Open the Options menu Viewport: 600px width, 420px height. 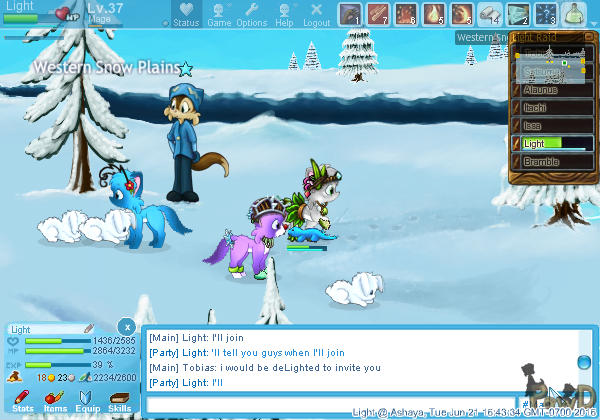(x=251, y=14)
